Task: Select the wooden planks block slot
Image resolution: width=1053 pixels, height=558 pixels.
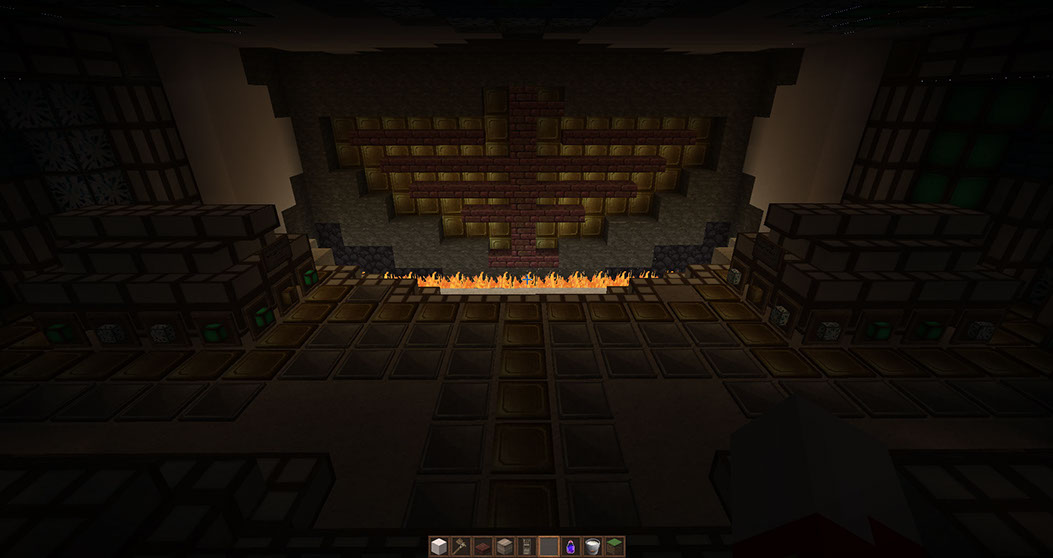Action: 505,546
